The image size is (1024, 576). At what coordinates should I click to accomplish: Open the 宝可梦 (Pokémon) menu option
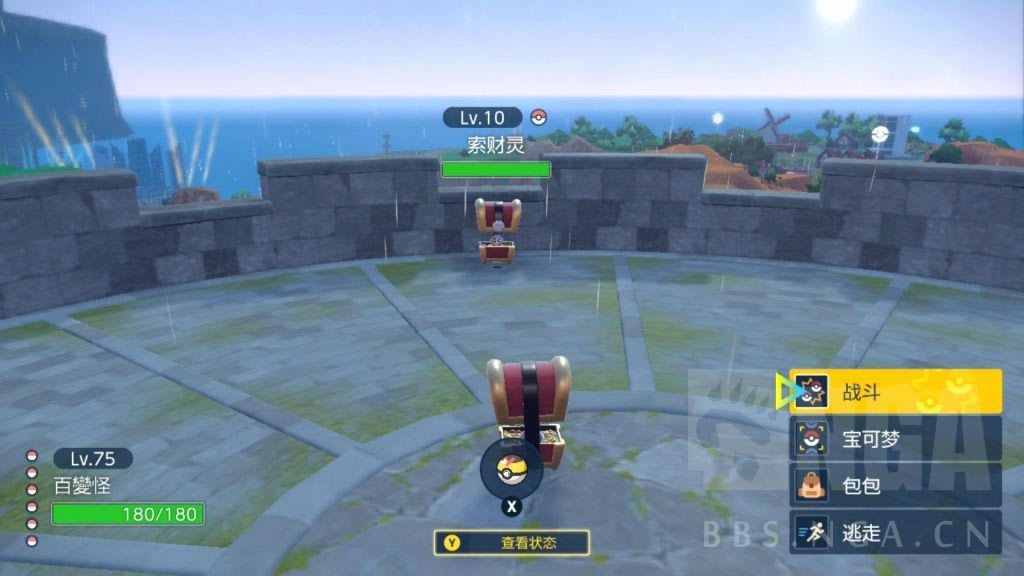point(895,438)
